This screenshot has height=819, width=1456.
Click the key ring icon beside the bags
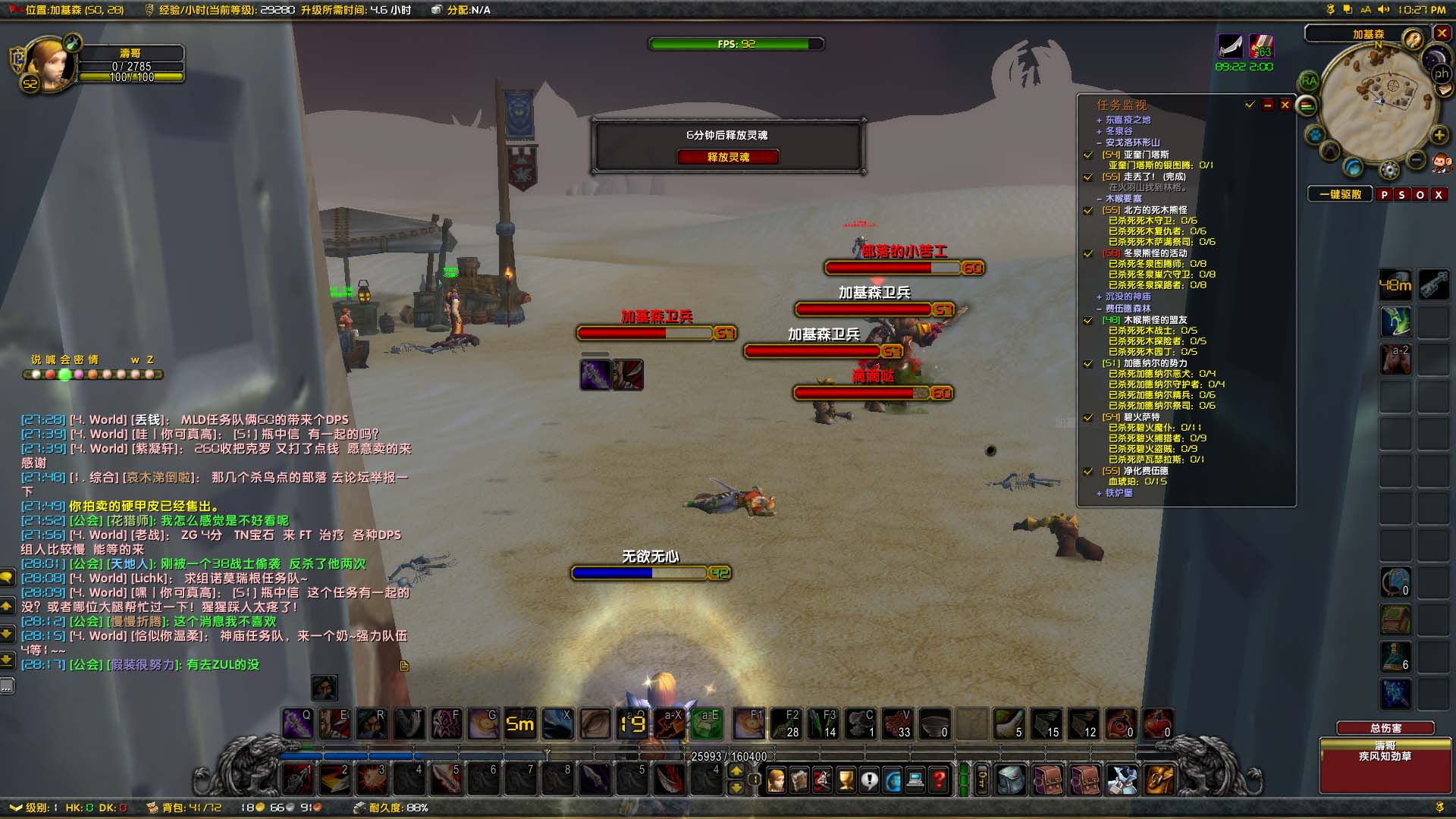982,777
